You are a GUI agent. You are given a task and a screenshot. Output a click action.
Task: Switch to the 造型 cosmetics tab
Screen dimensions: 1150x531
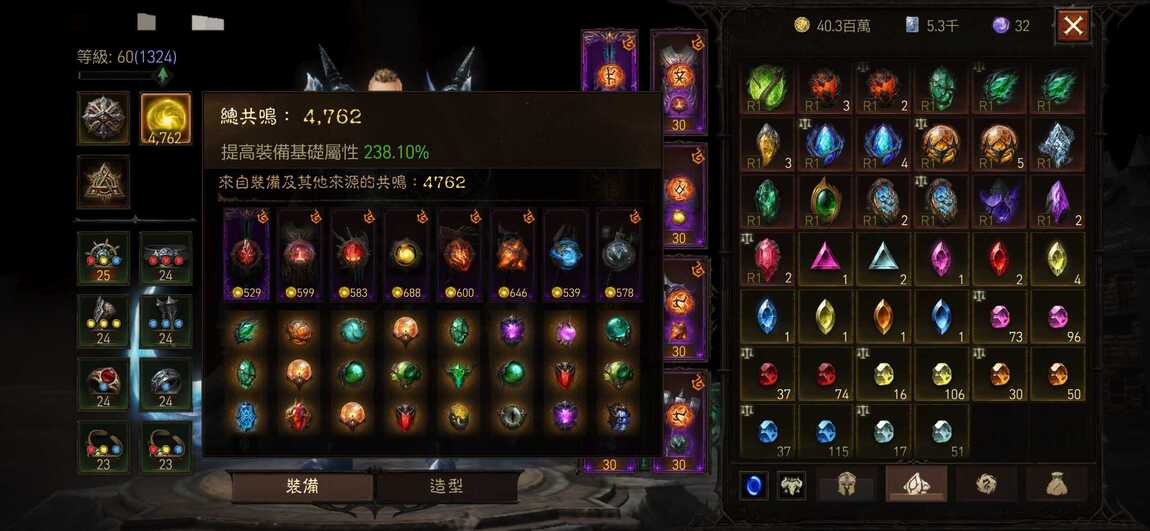(x=446, y=487)
